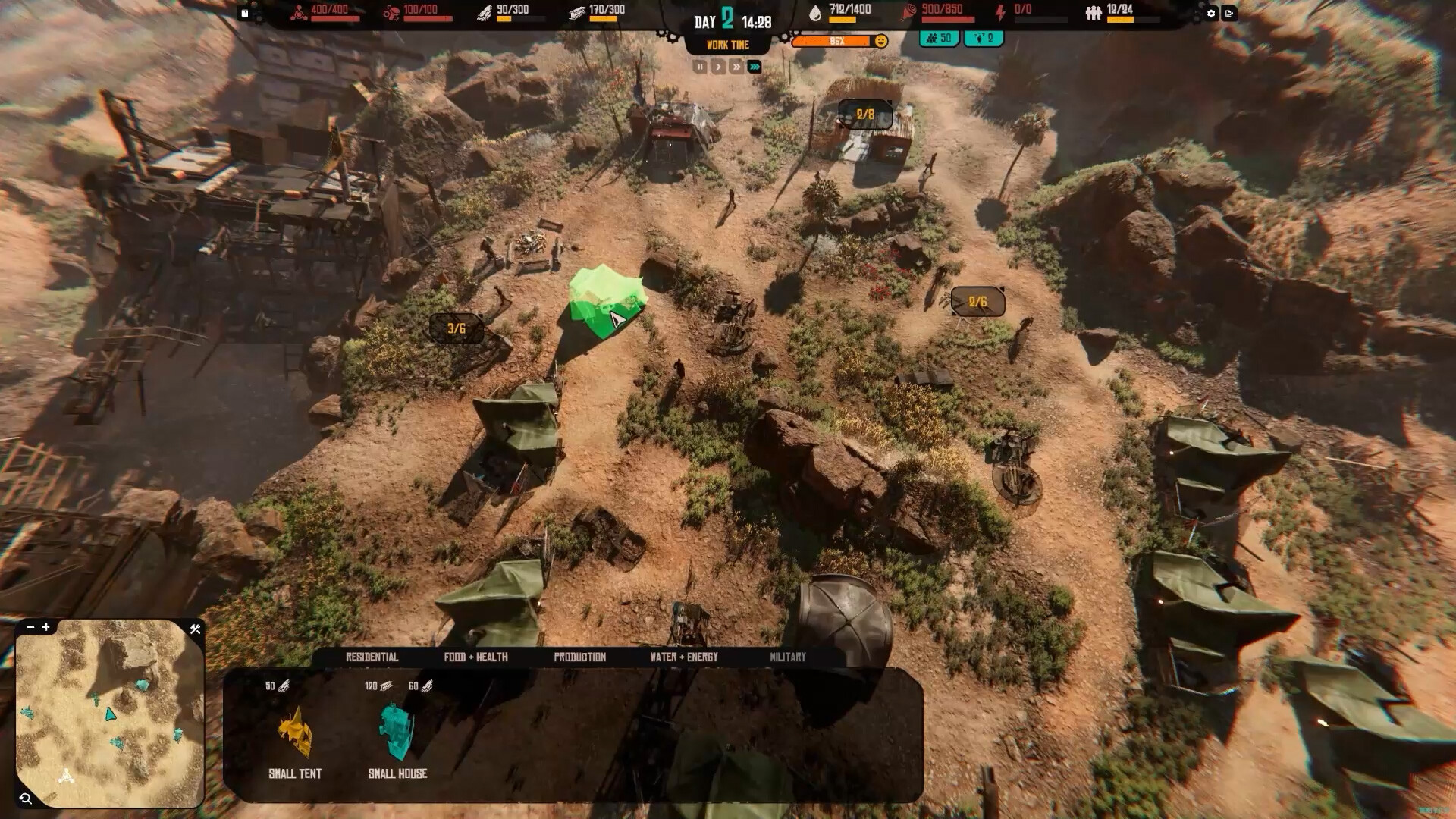This screenshot has width=1456, height=819.
Task: Click the wrench icon on the minimap
Action: [x=196, y=628]
